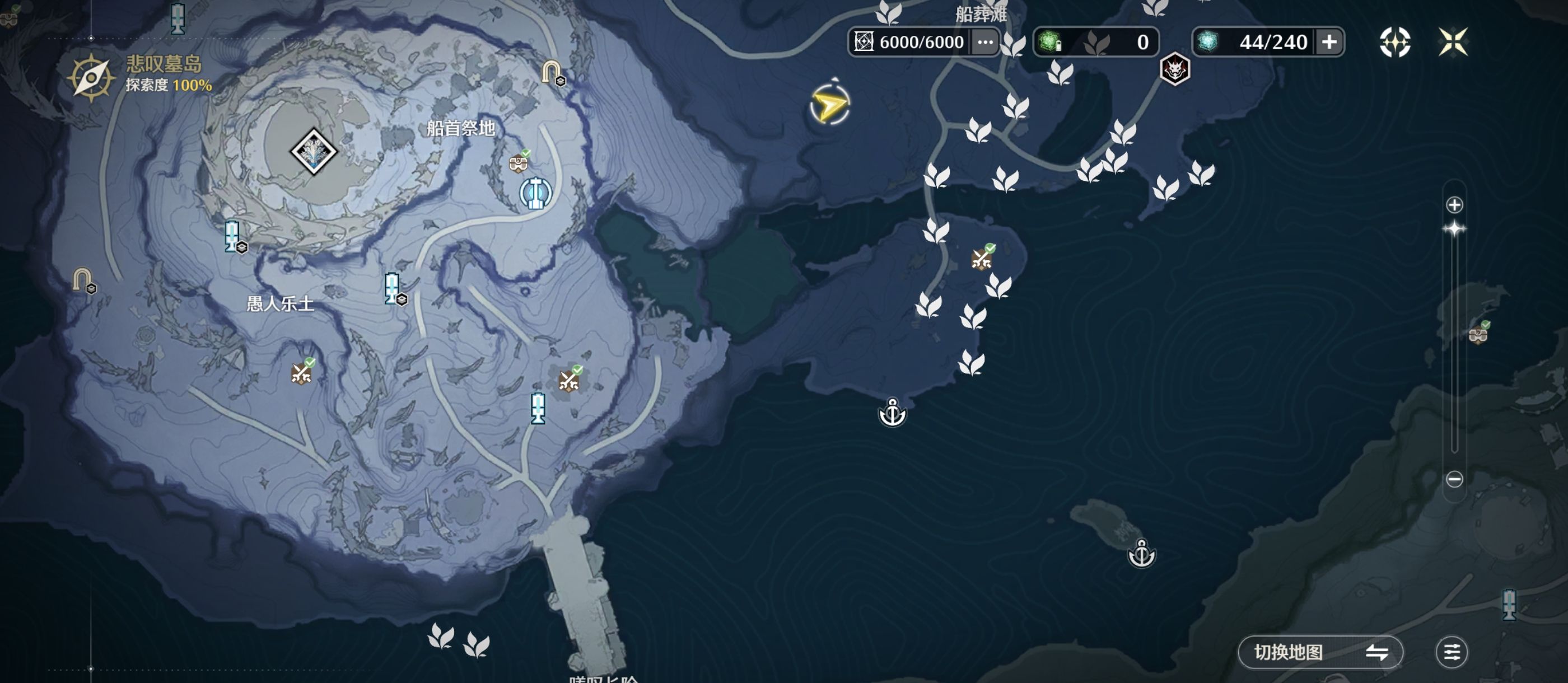This screenshot has height=683, width=1568.
Task: Select the diamond-shaped boss marker on the island
Action: pyautogui.click(x=314, y=151)
